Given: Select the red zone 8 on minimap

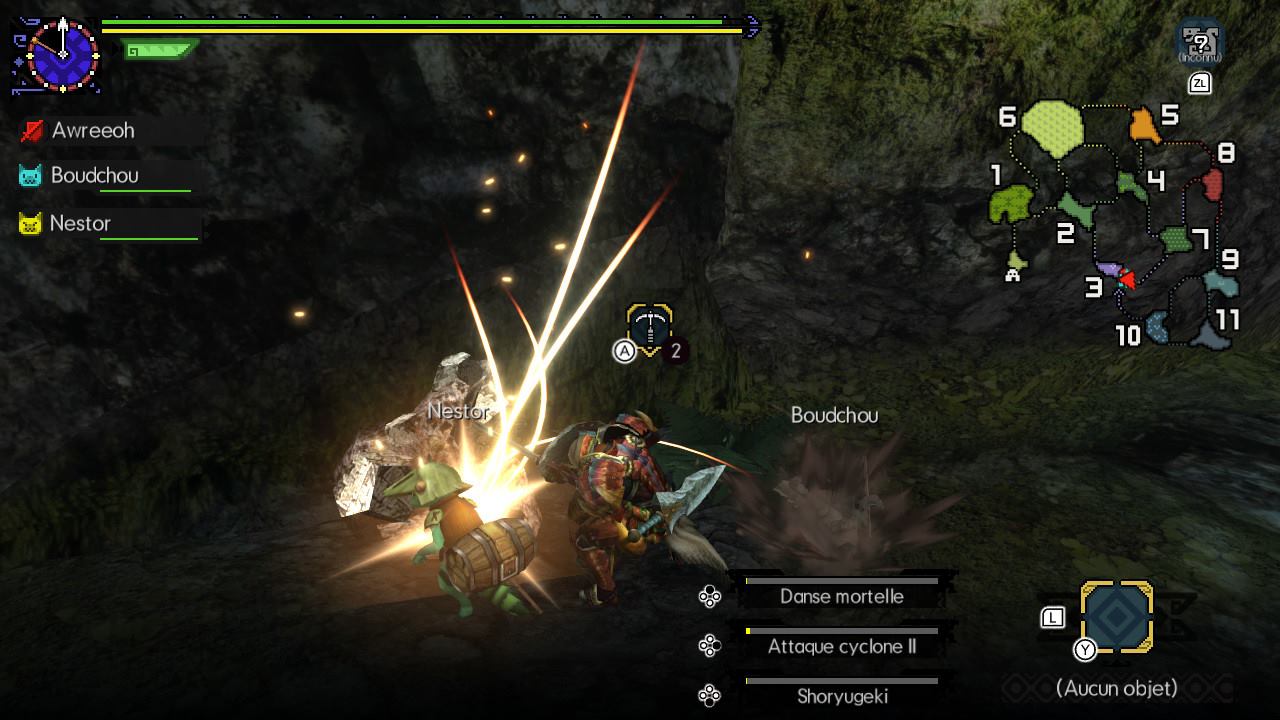Looking at the screenshot, I should click(x=1213, y=184).
